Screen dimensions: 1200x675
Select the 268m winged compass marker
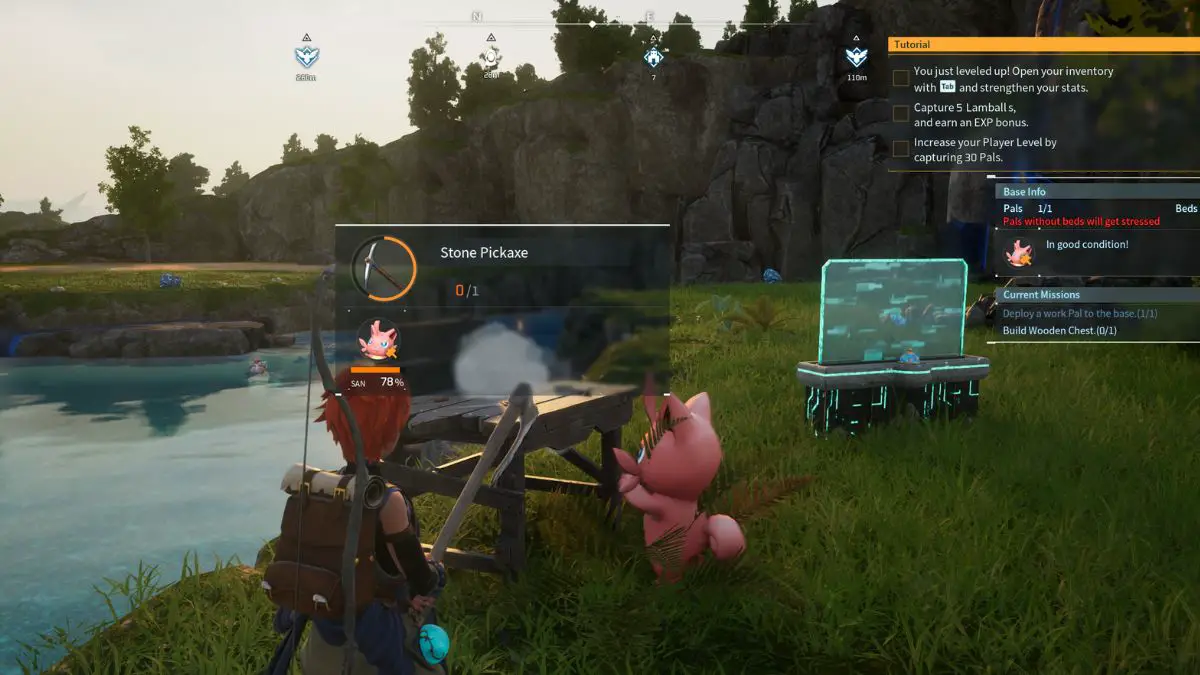pyautogui.click(x=306, y=57)
